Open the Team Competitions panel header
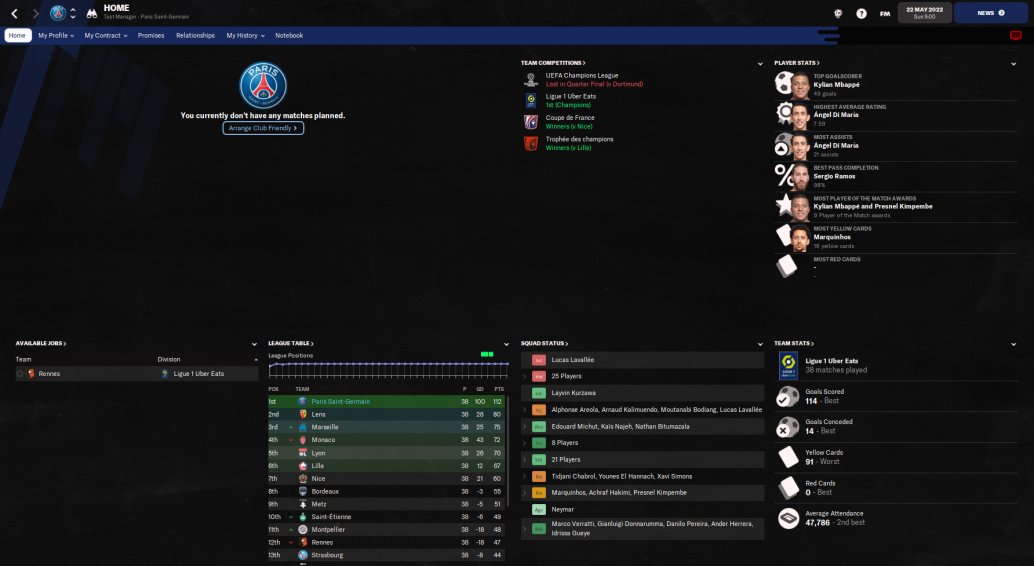Image resolution: width=1034 pixels, height=566 pixels. [x=553, y=63]
